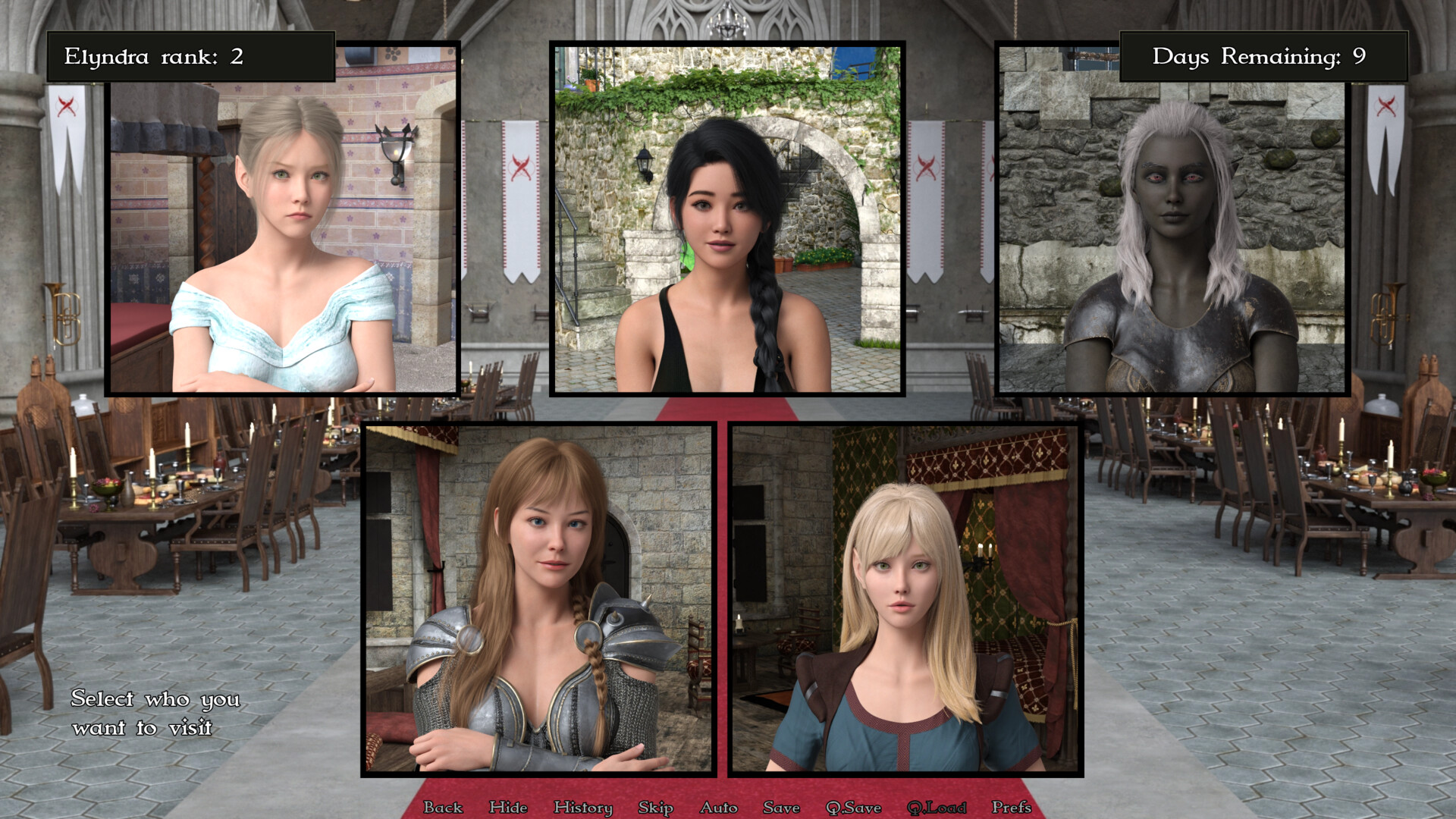This screenshot has width=1456, height=819.
Task: Open the dialogue History screen
Action: (584, 808)
